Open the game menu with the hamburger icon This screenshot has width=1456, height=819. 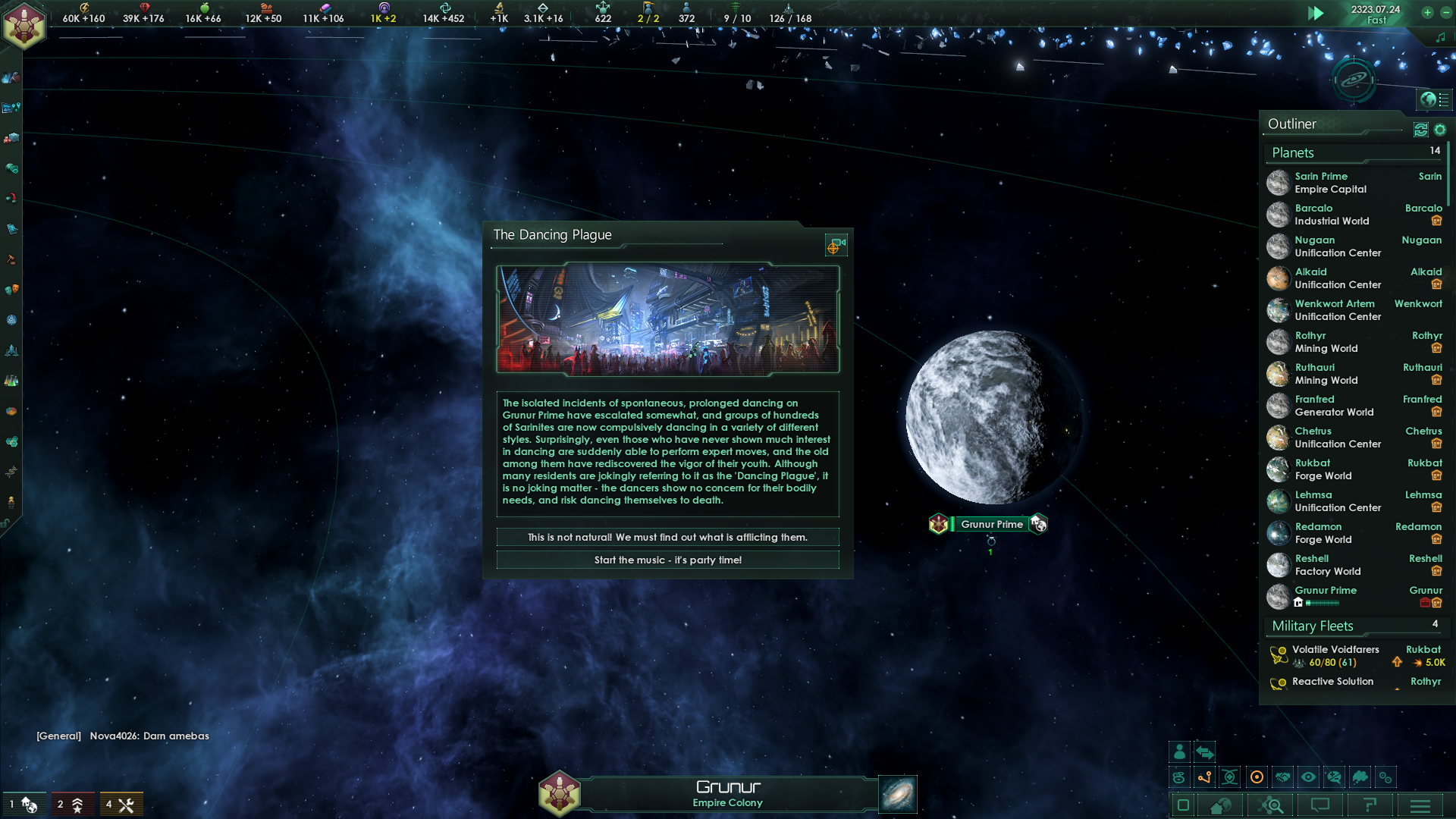click(1421, 806)
